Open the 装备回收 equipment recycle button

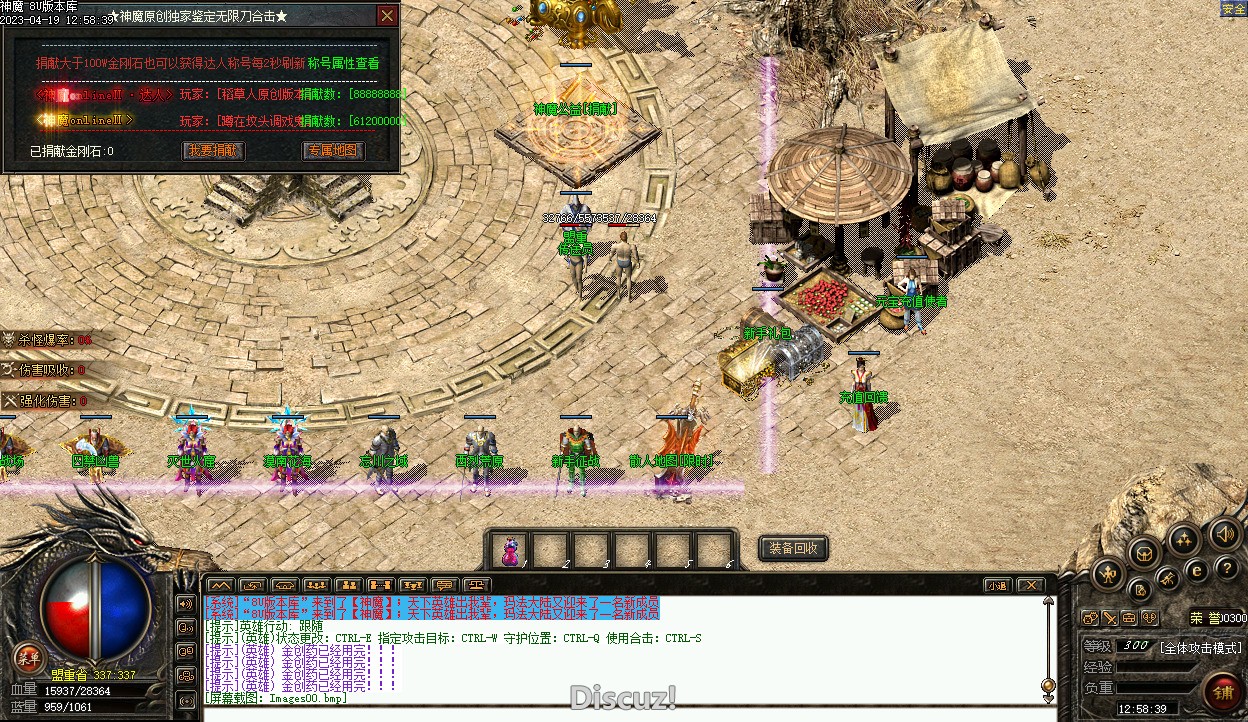pyautogui.click(x=794, y=548)
